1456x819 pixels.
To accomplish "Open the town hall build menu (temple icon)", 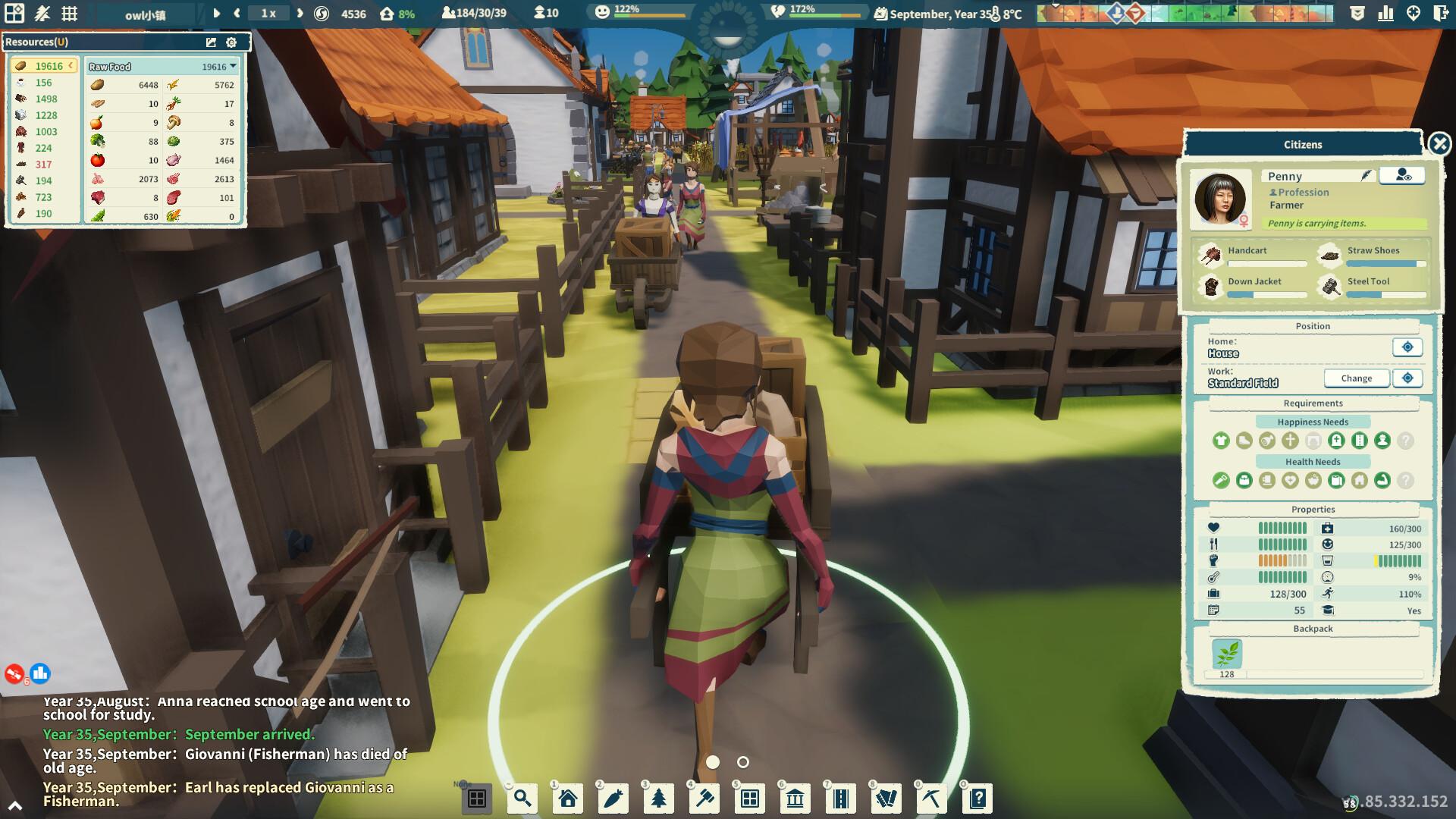I will click(796, 798).
